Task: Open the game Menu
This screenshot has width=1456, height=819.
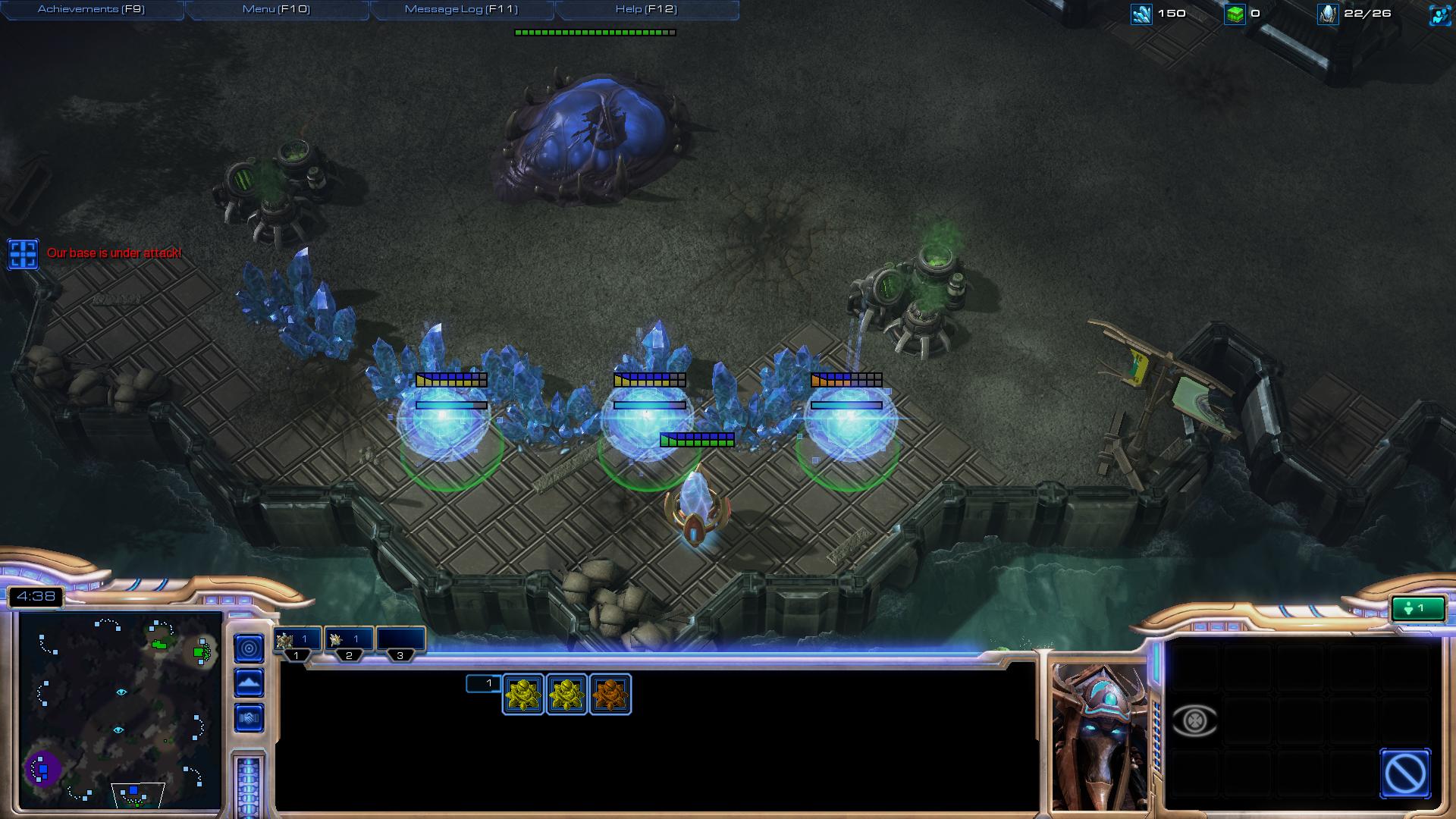Action: (x=276, y=9)
